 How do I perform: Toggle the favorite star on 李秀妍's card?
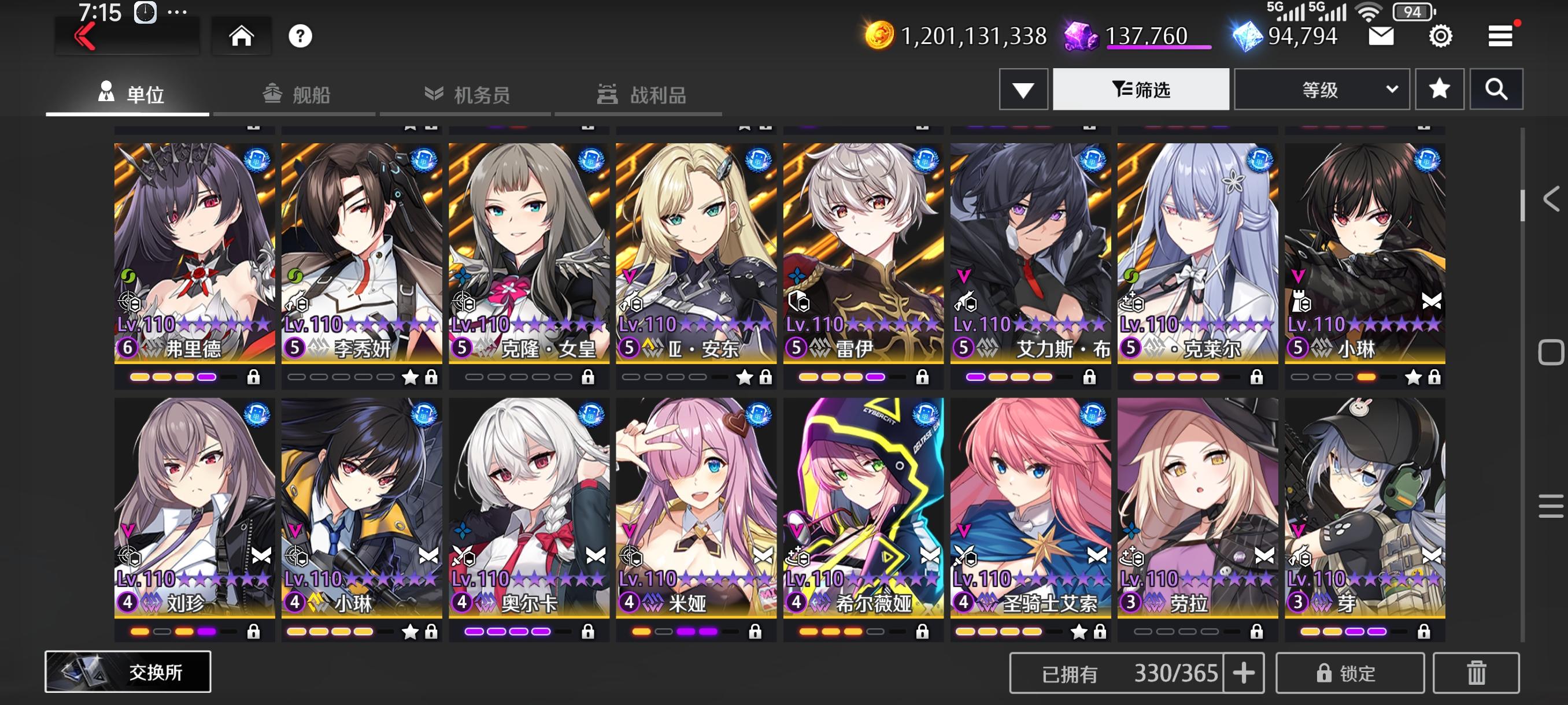[411, 378]
